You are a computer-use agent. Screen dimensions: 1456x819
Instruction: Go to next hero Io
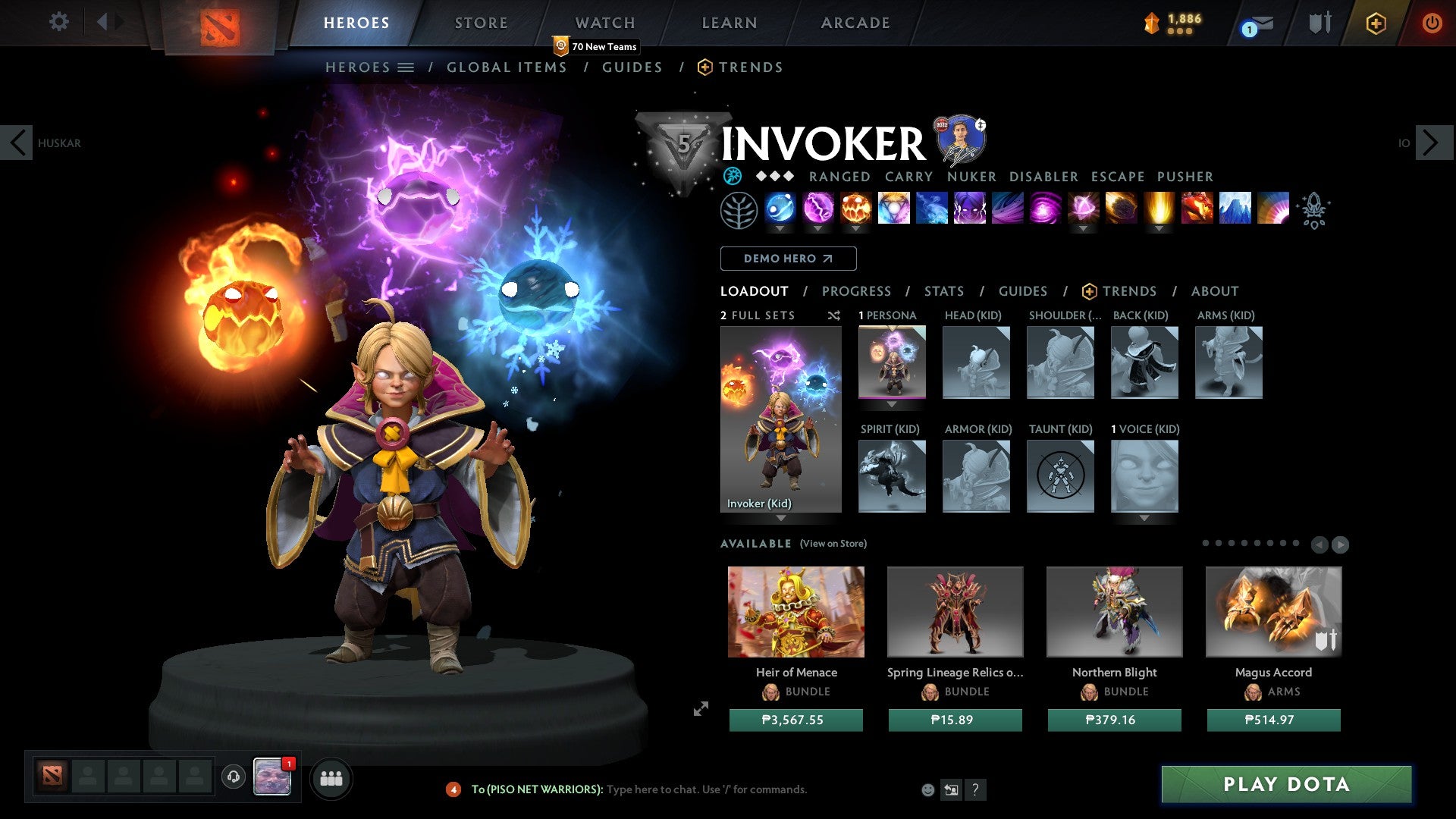click(x=1432, y=143)
